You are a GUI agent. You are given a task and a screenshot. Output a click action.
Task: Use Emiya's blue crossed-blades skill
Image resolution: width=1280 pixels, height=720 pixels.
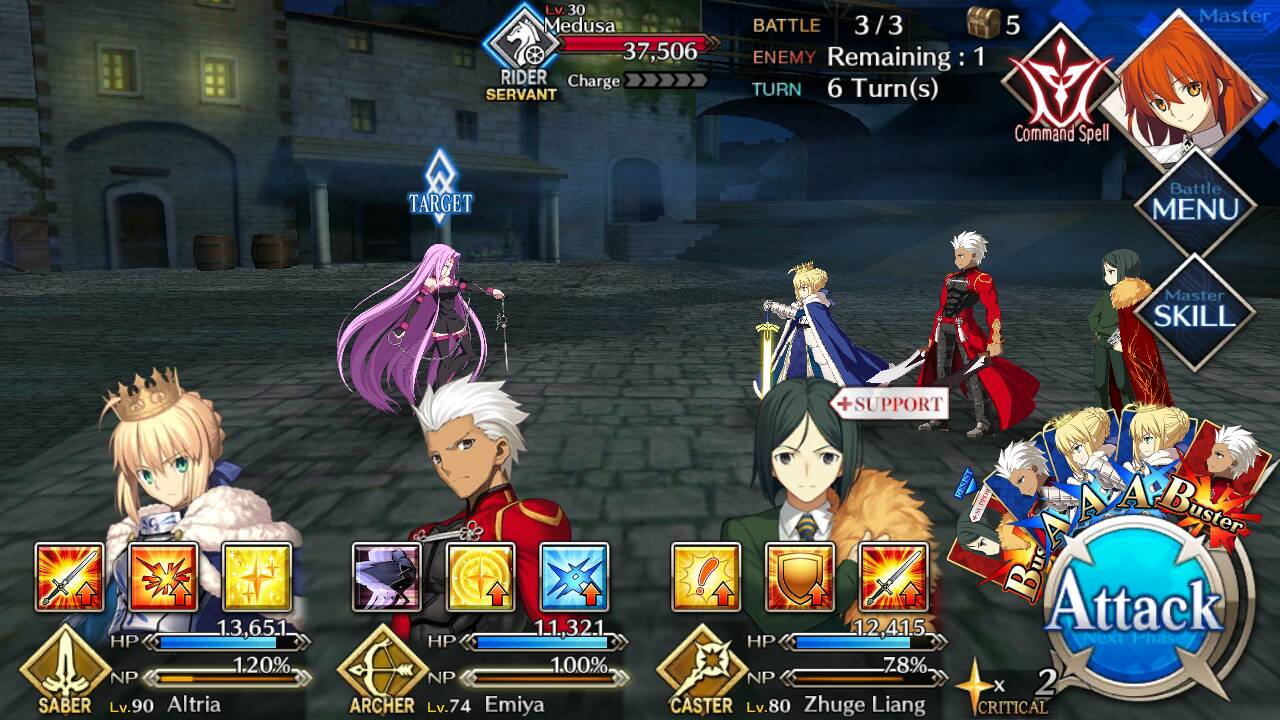pyautogui.click(x=574, y=577)
